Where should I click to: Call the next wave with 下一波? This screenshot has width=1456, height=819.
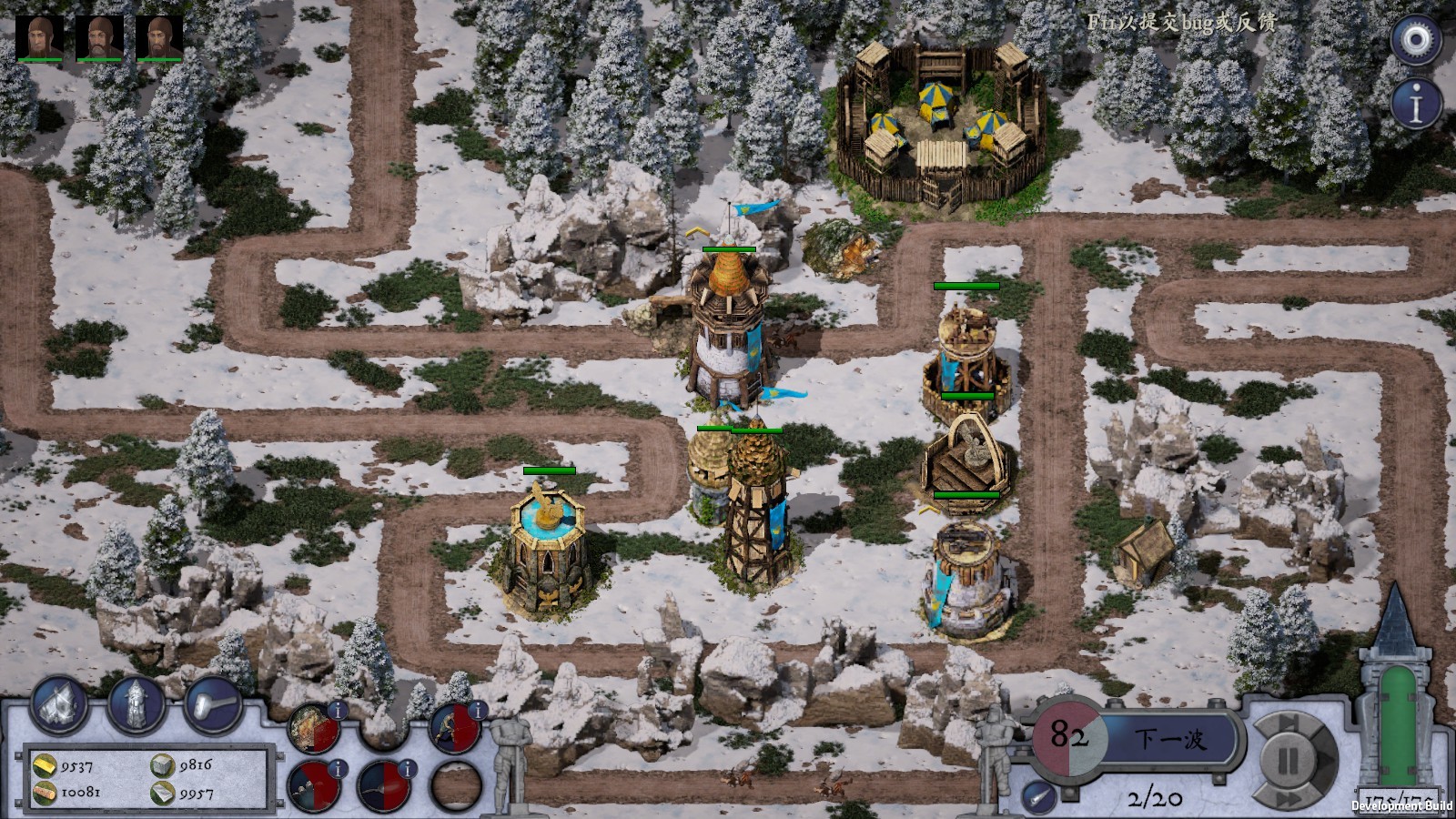(1170, 738)
